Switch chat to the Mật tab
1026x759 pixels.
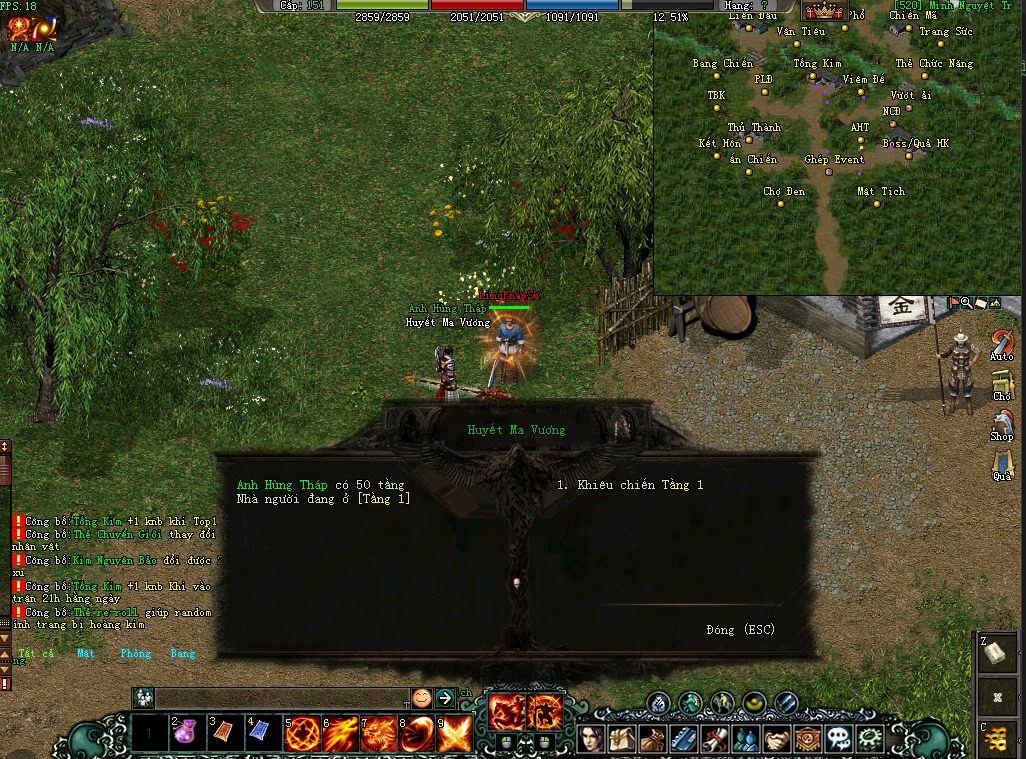coord(86,654)
